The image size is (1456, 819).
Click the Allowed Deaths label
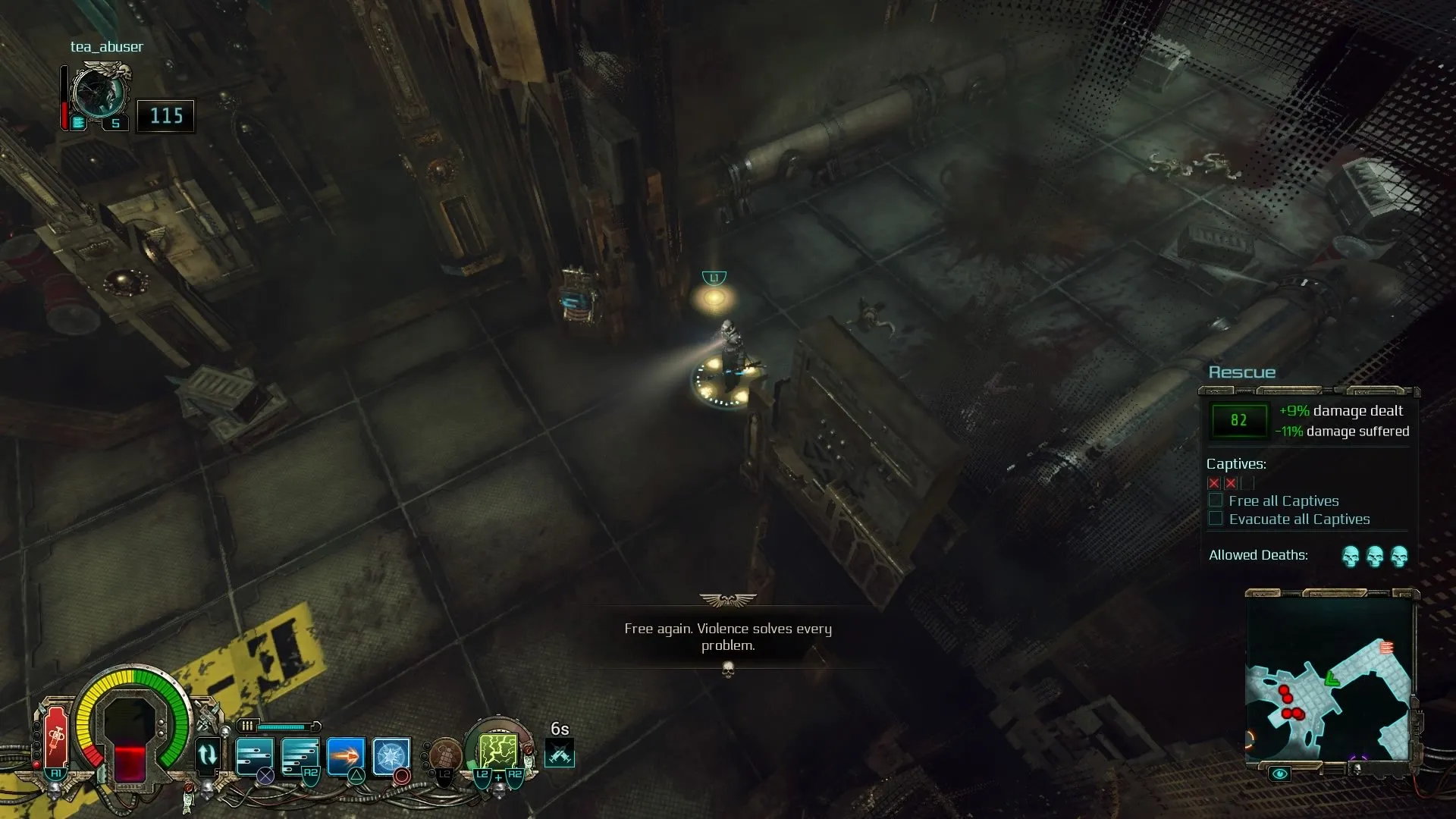(x=1258, y=555)
